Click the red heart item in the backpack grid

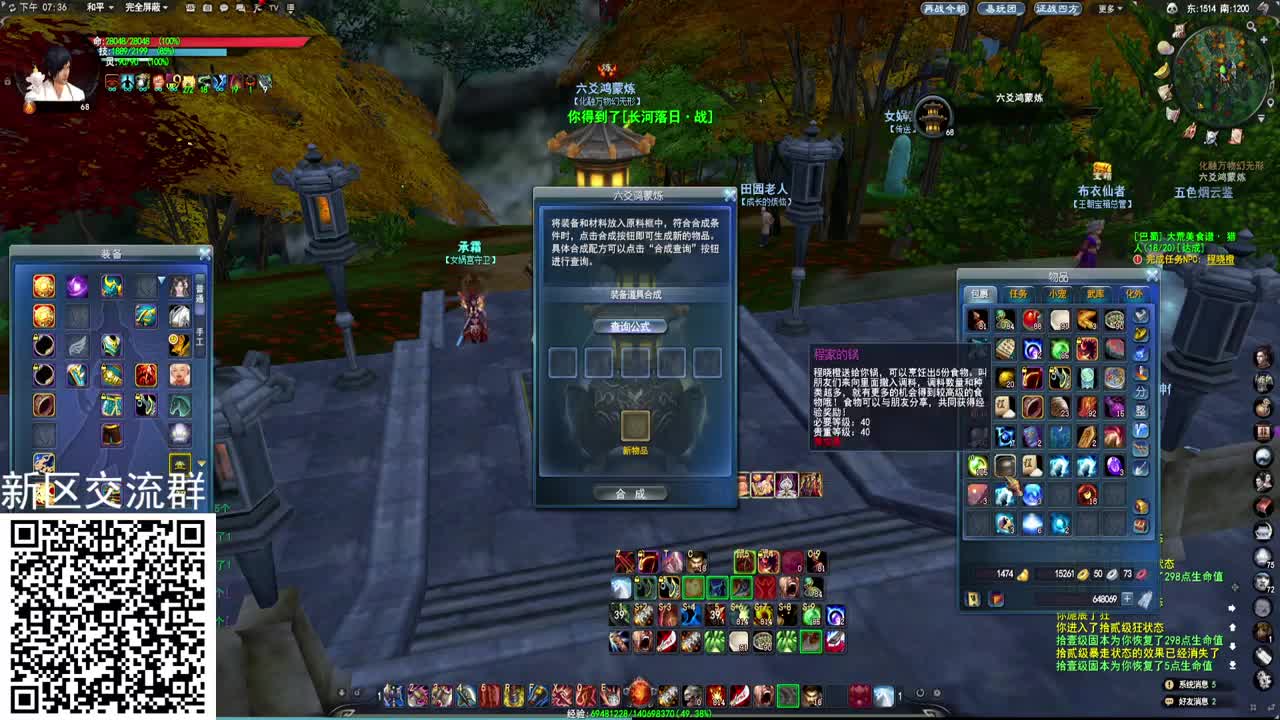coord(1031,318)
